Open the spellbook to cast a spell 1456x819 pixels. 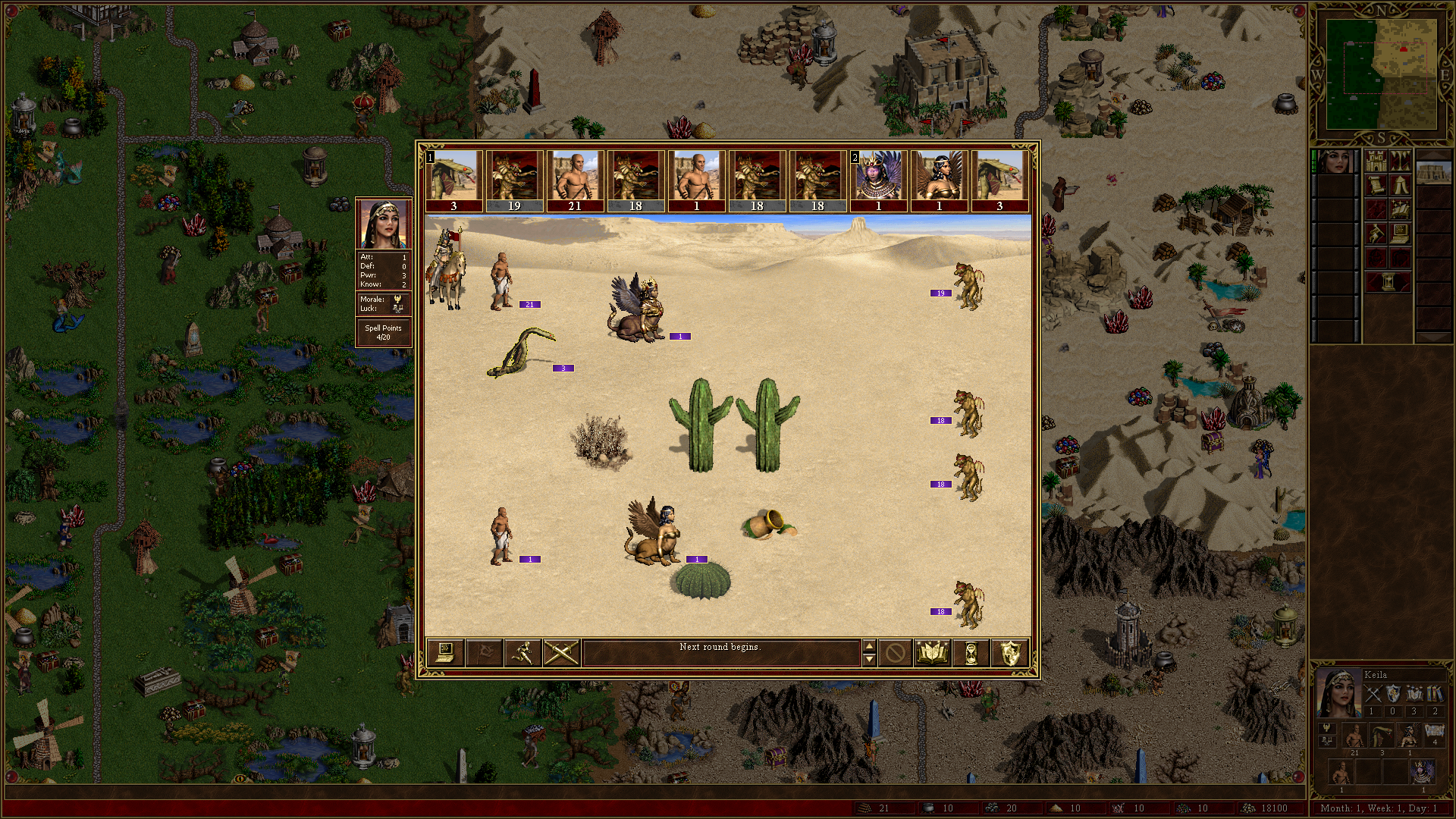(x=933, y=652)
